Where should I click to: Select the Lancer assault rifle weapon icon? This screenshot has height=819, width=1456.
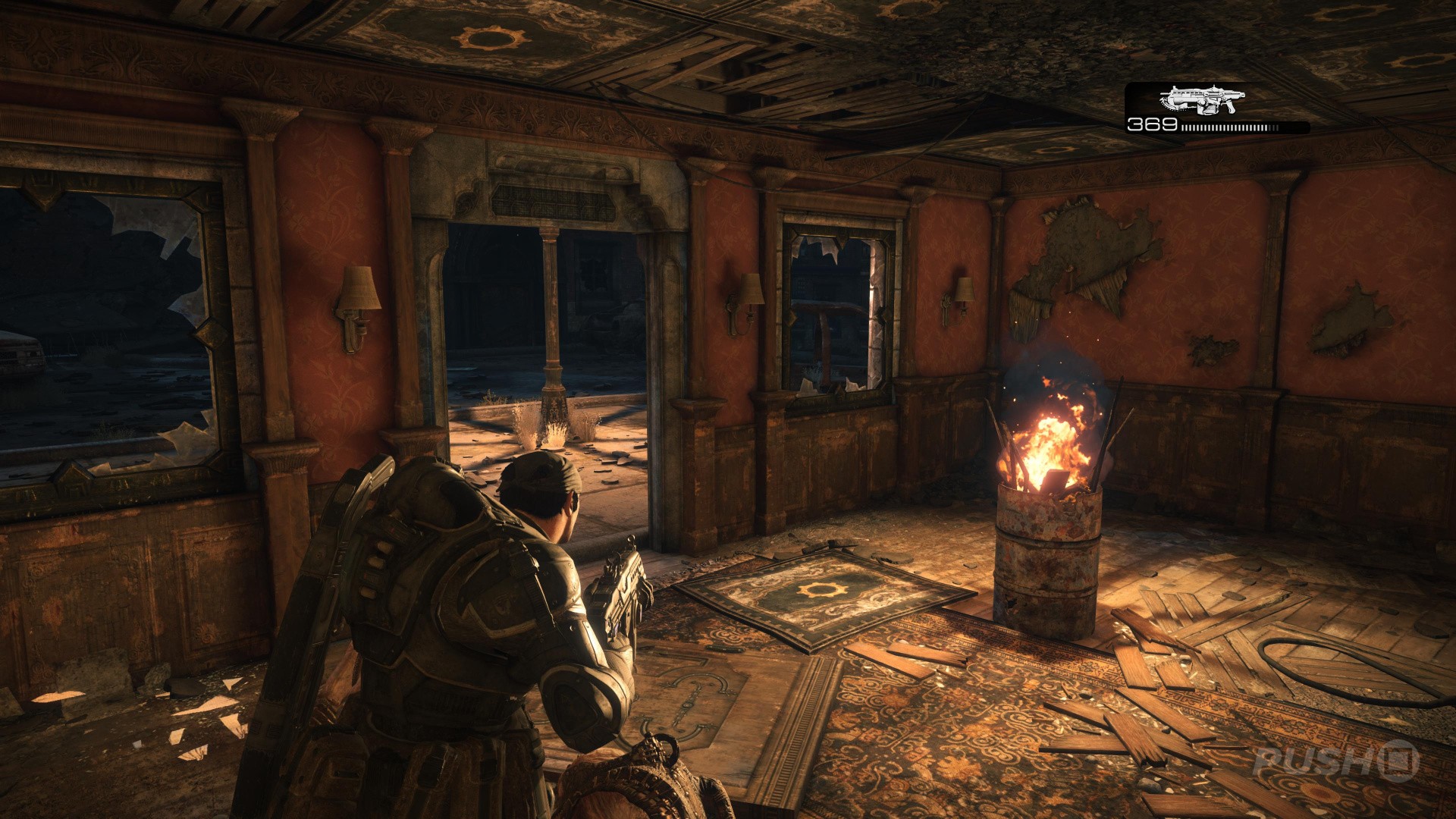coord(1202,99)
